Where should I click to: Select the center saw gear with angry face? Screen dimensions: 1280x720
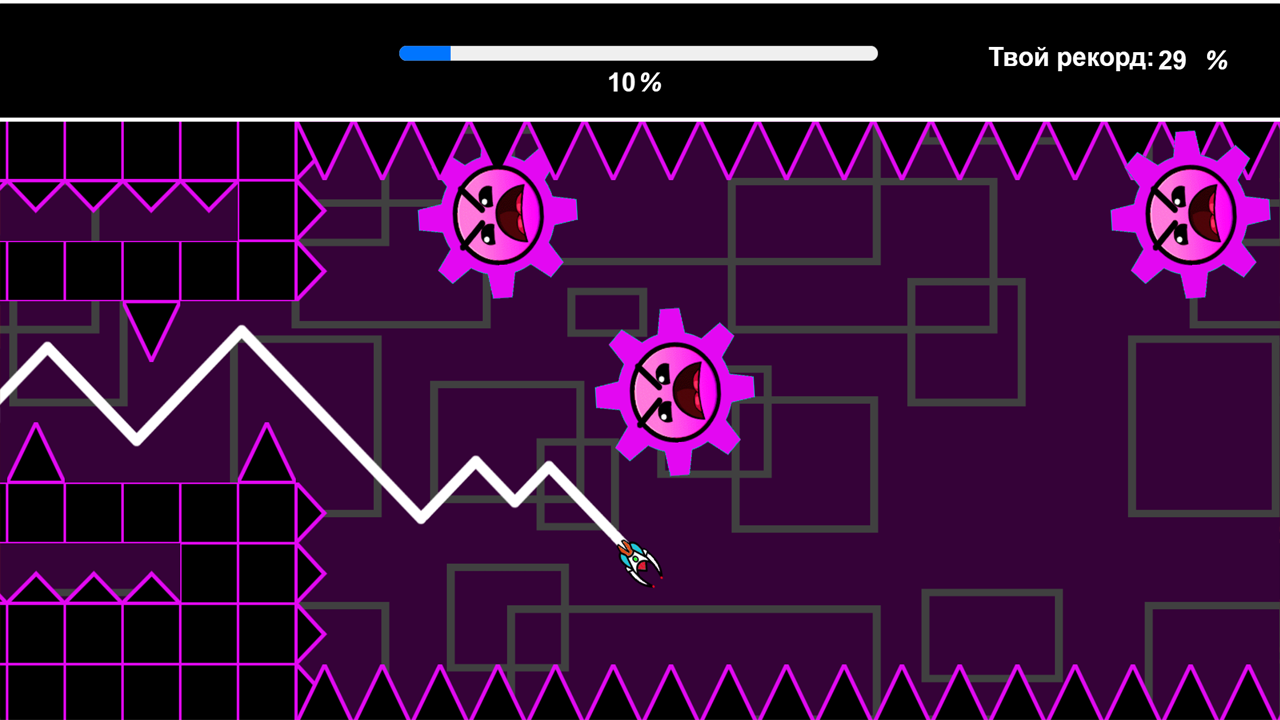click(x=678, y=390)
